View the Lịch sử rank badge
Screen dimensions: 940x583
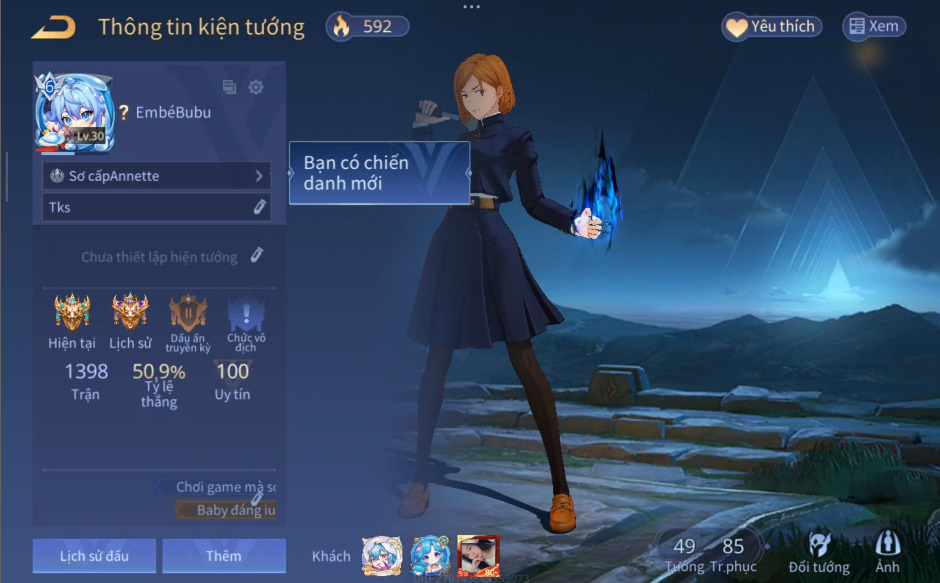[x=130, y=313]
